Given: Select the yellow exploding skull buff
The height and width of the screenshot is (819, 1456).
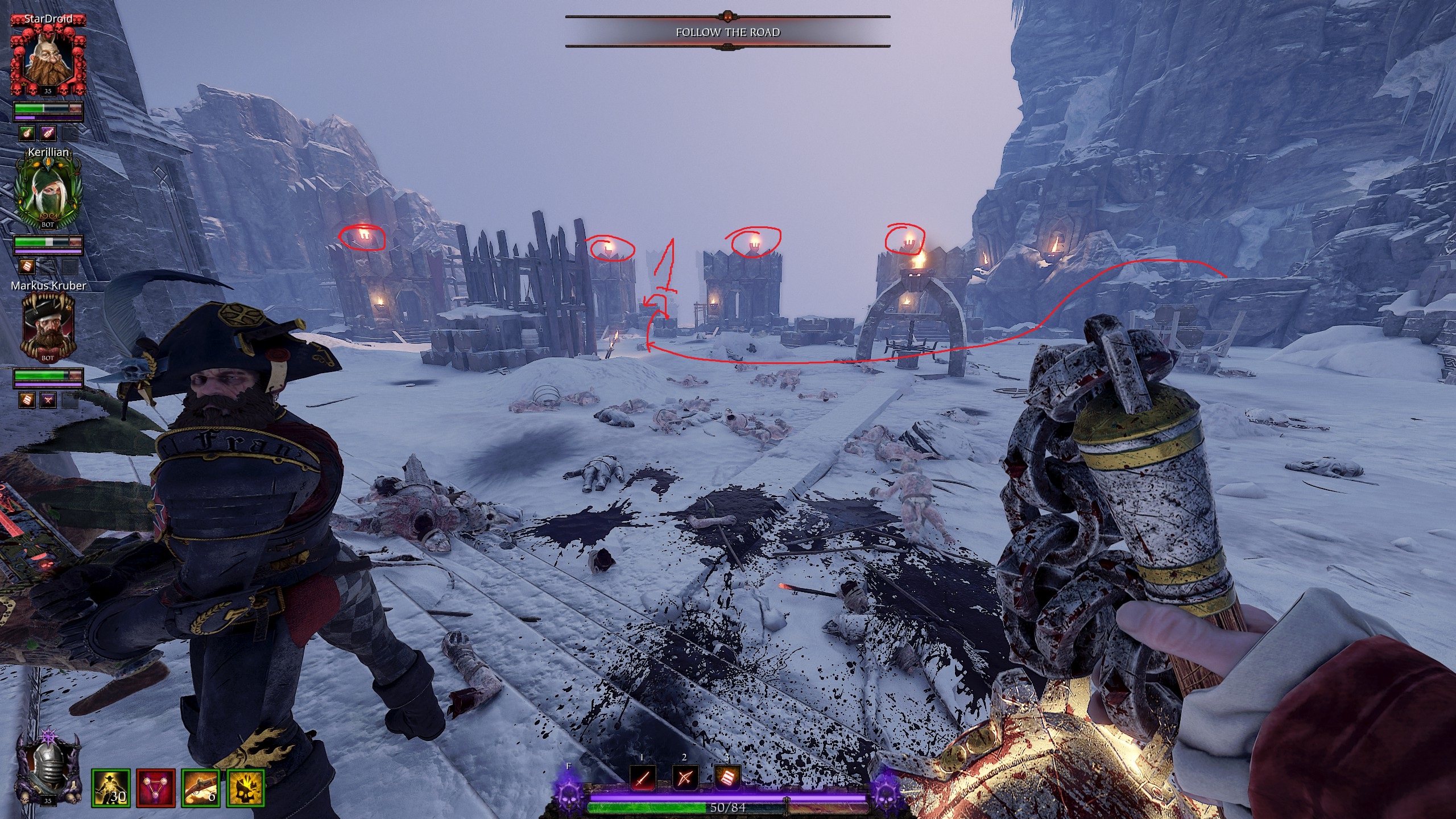Looking at the screenshot, I should [246, 788].
